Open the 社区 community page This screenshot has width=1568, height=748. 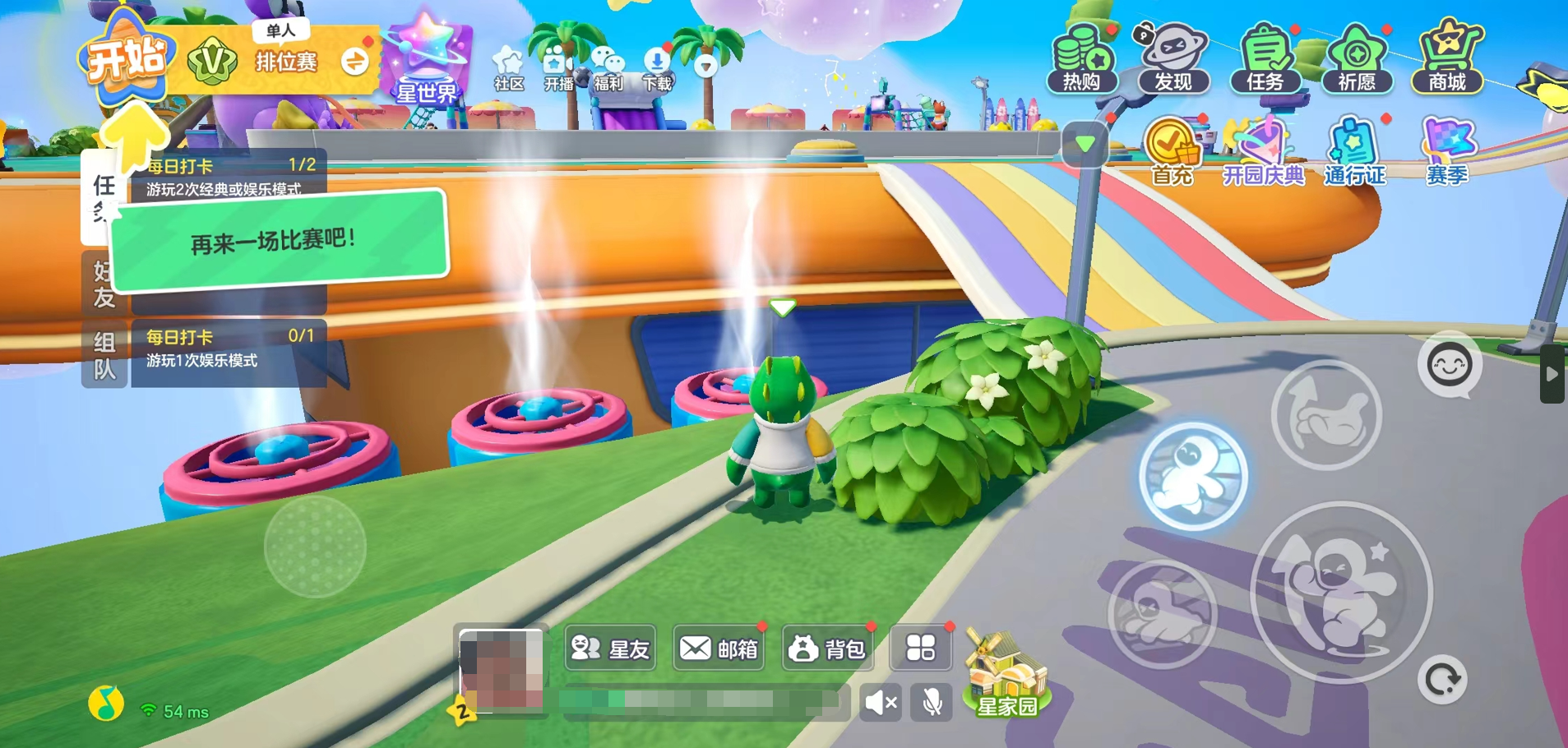pyautogui.click(x=508, y=67)
